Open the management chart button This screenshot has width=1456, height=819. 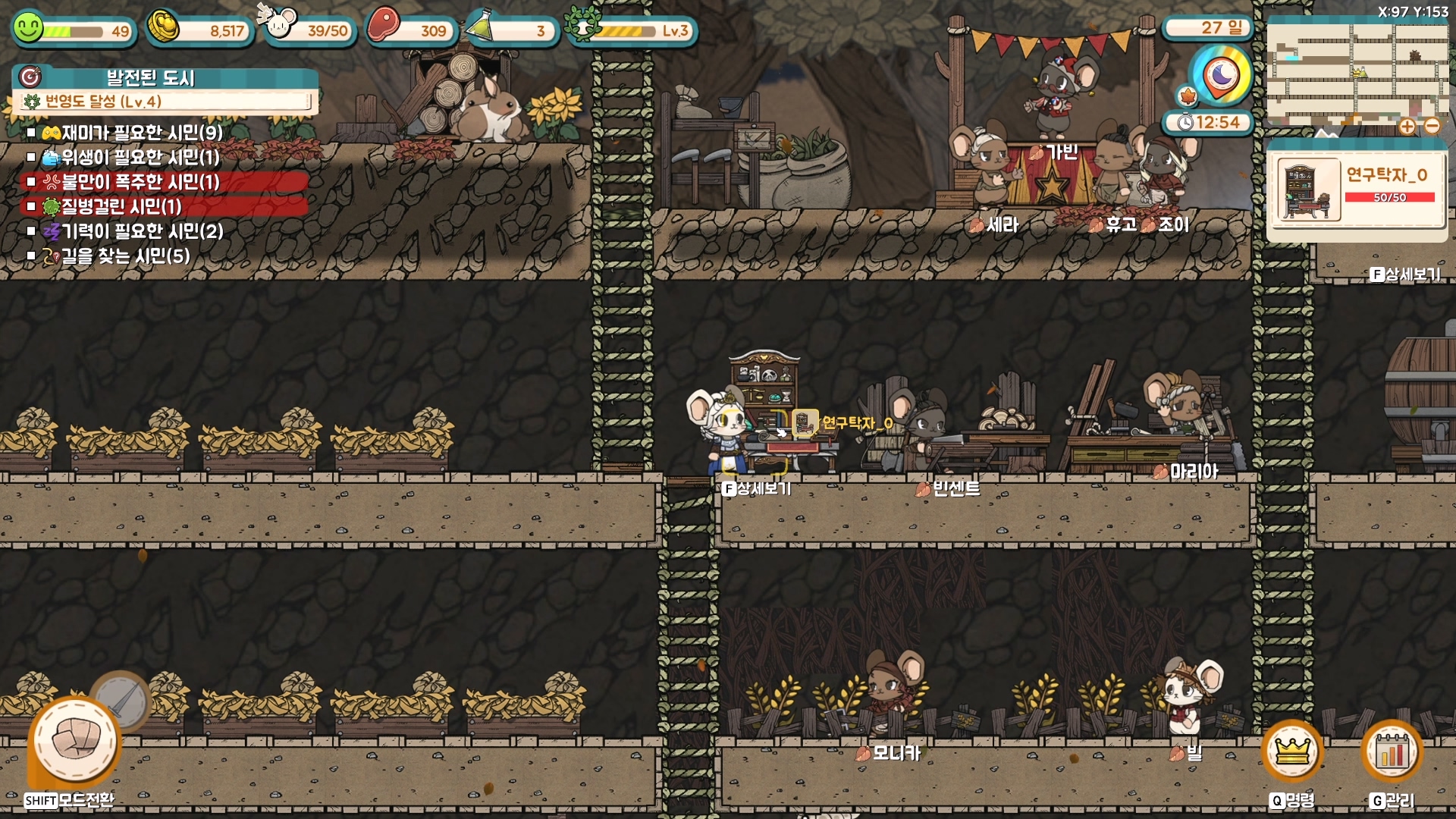pos(1392,752)
